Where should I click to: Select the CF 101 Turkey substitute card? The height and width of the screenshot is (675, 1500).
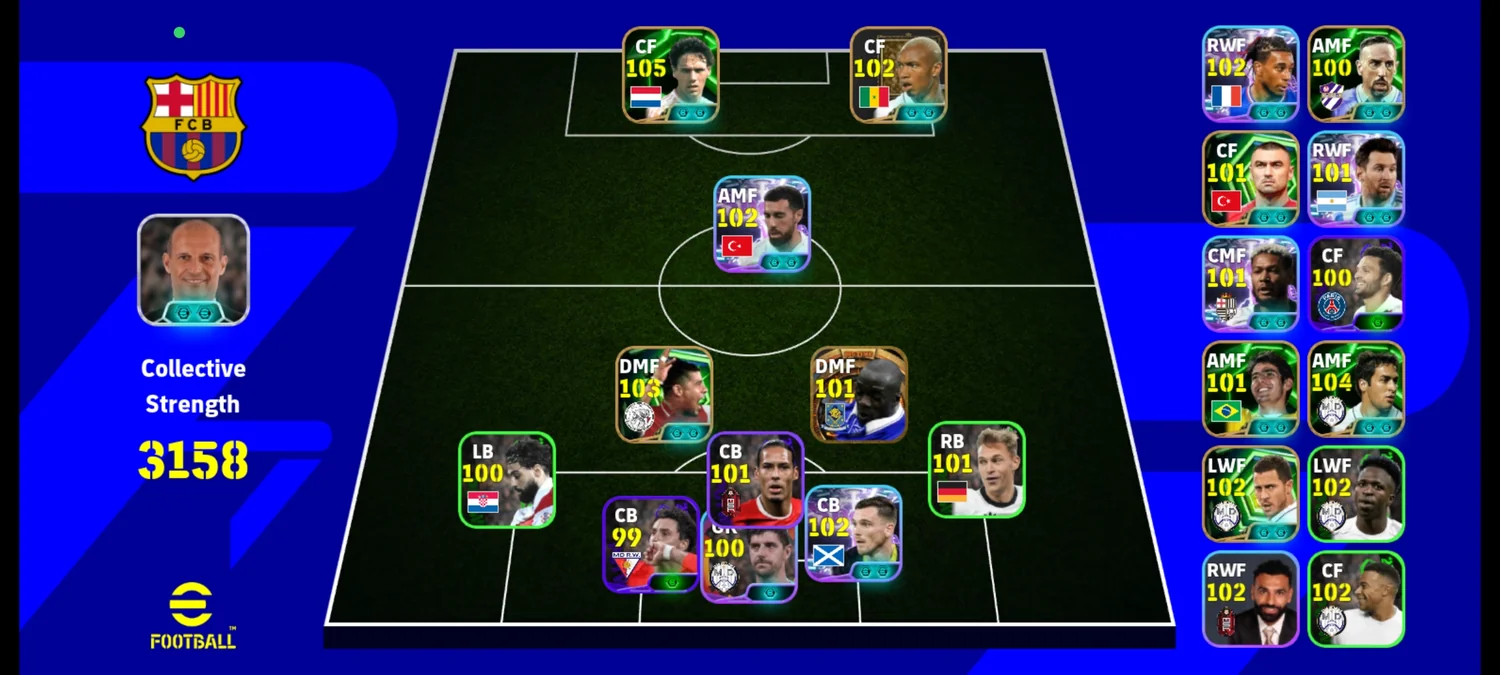click(1250, 179)
